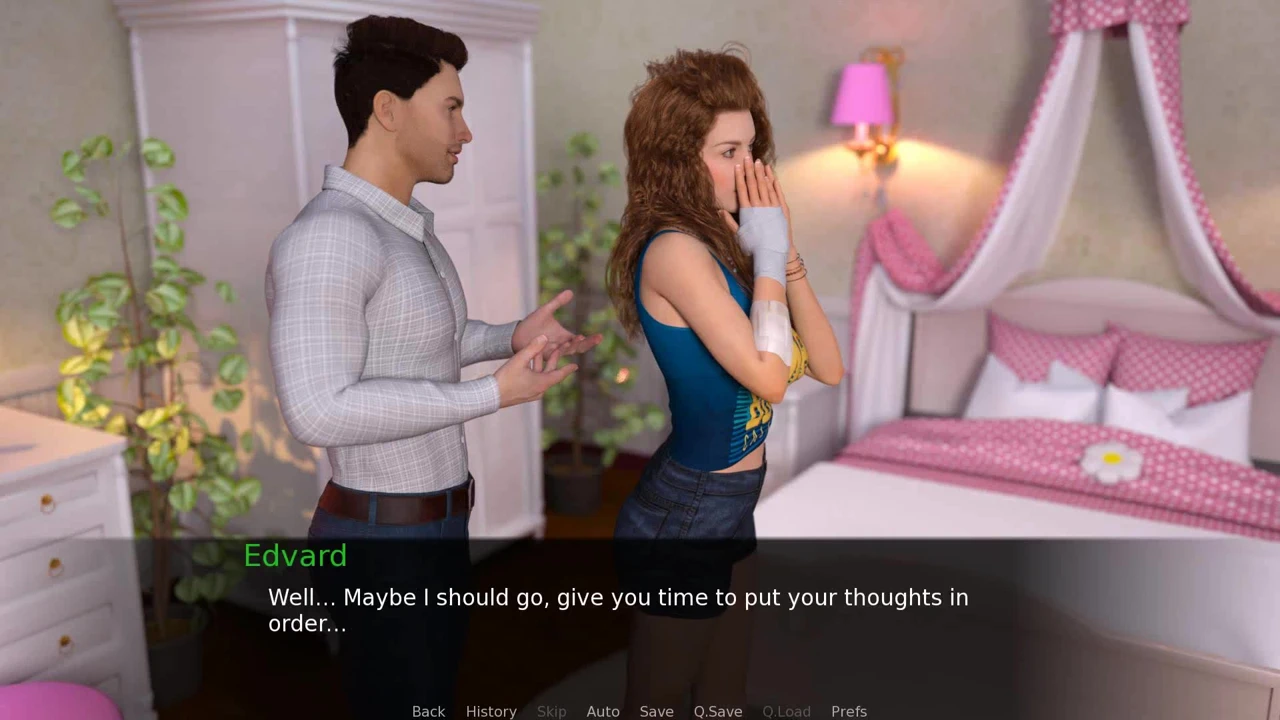
Task: Rewind to previous dialogue with Back
Action: (428, 711)
